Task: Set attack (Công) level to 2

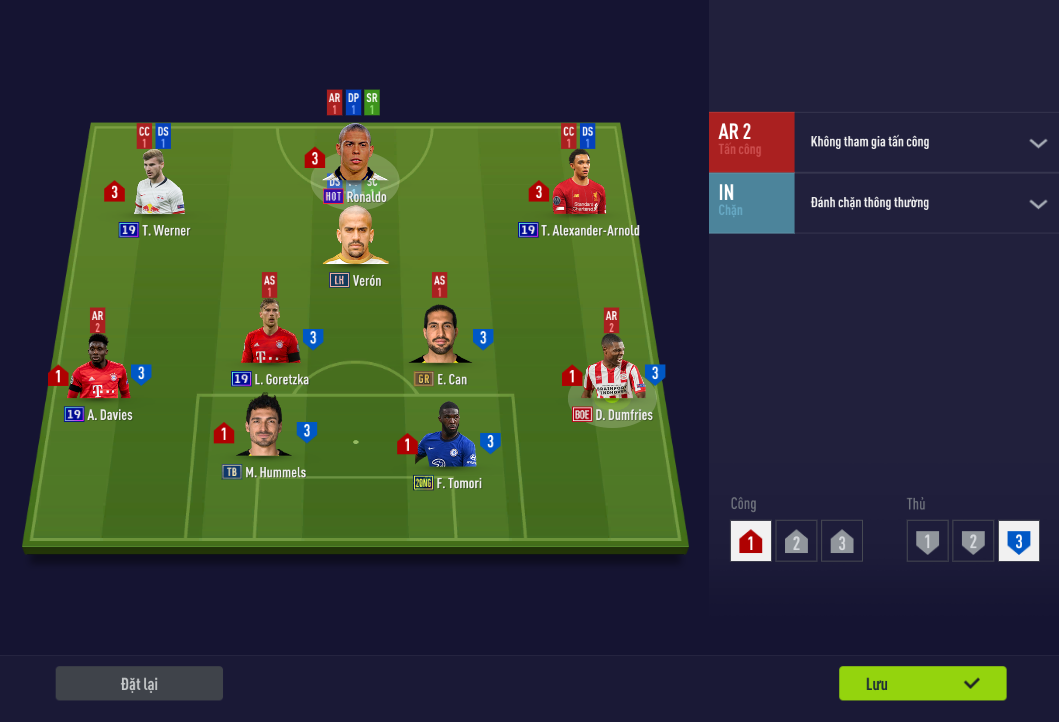Action: tap(796, 541)
